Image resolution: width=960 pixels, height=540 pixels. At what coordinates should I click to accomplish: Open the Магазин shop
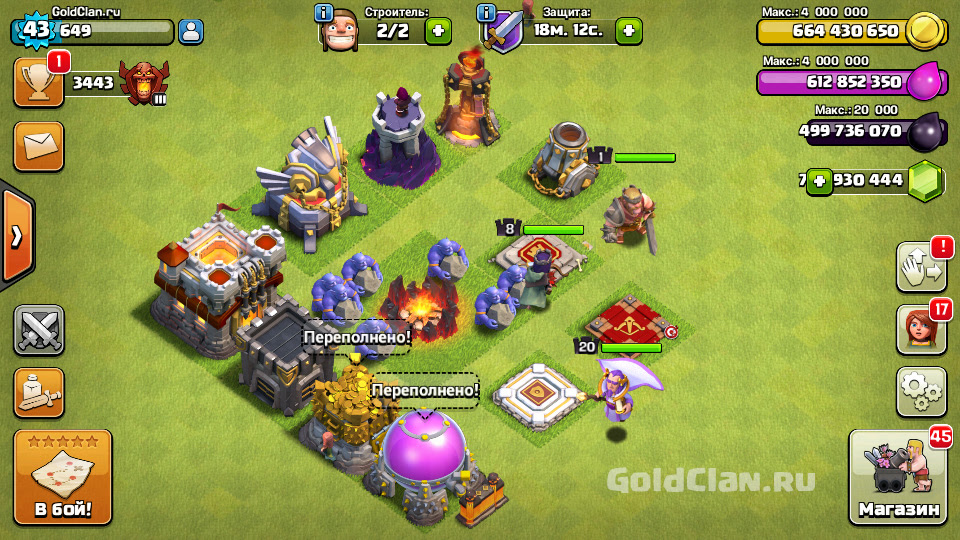pos(898,478)
